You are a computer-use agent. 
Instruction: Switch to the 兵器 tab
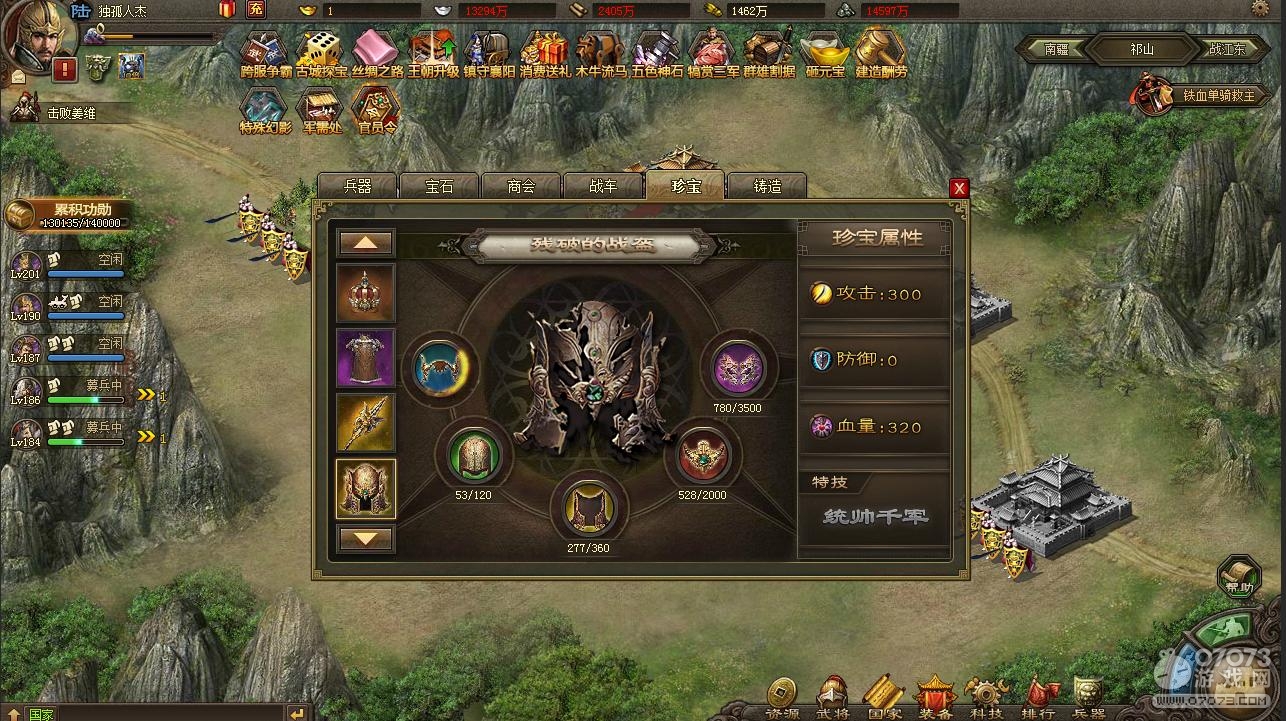point(357,186)
